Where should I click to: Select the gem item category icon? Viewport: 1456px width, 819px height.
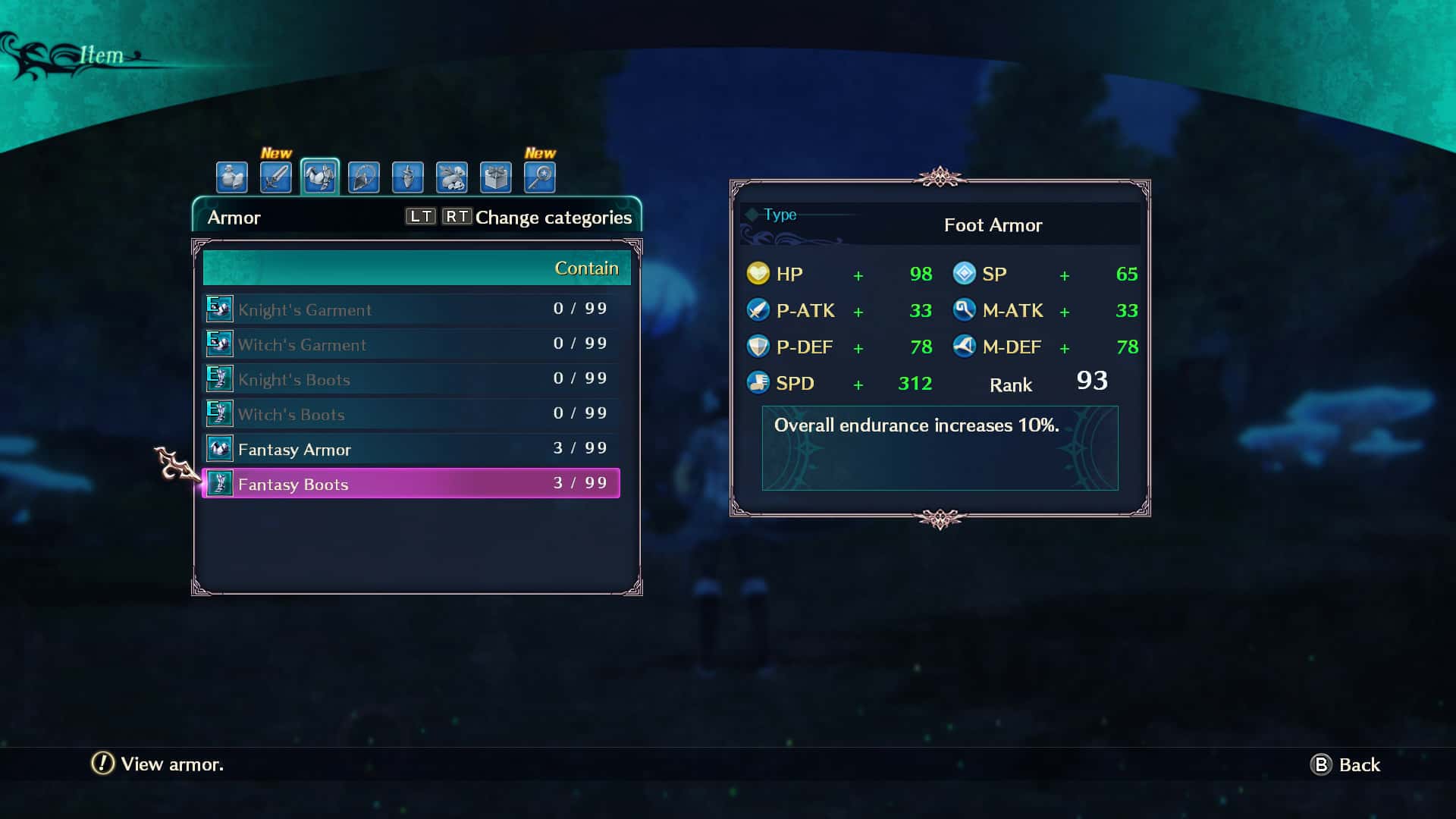pyautogui.click(x=407, y=177)
